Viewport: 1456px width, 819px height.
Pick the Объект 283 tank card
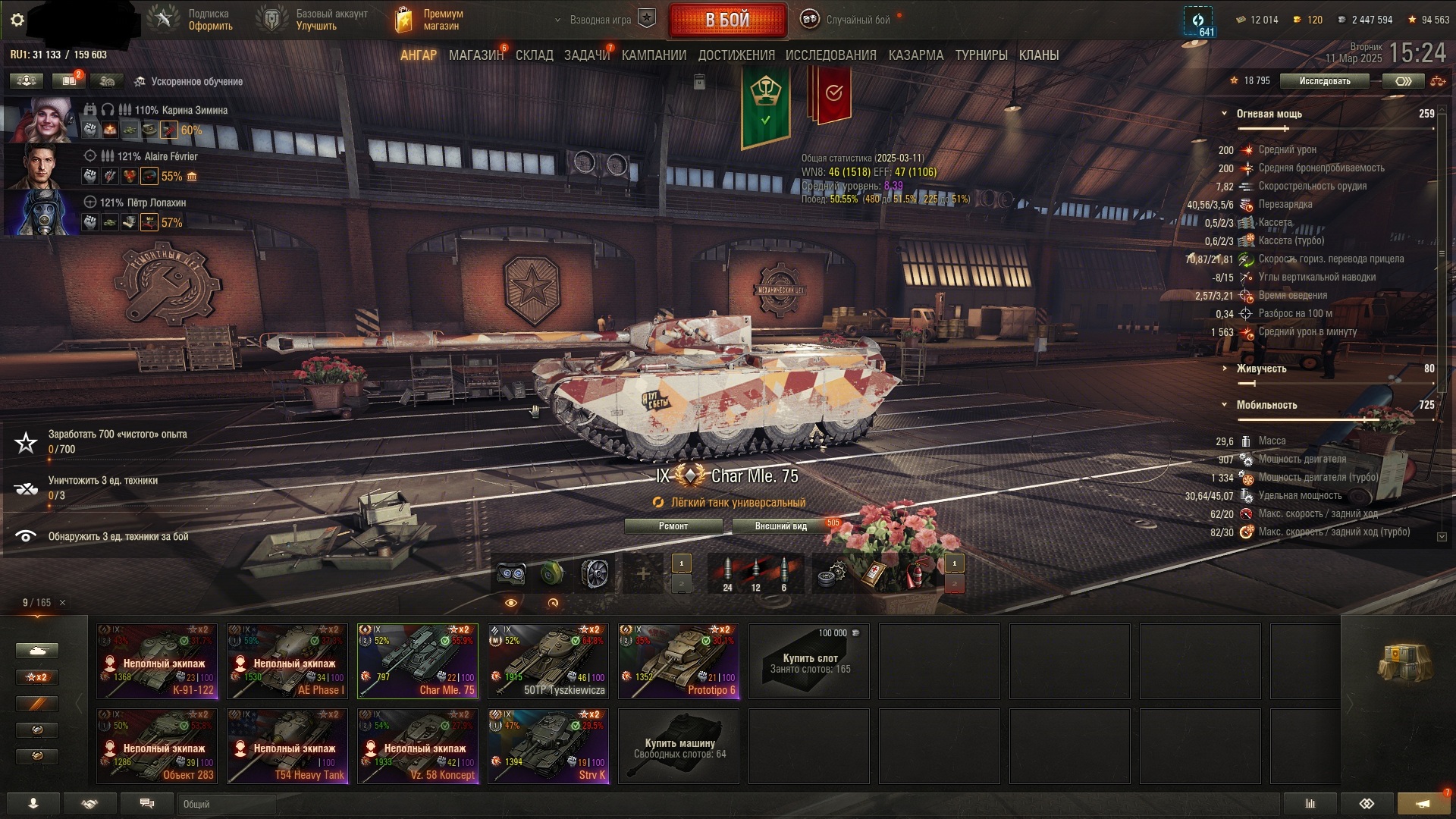(x=157, y=745)
